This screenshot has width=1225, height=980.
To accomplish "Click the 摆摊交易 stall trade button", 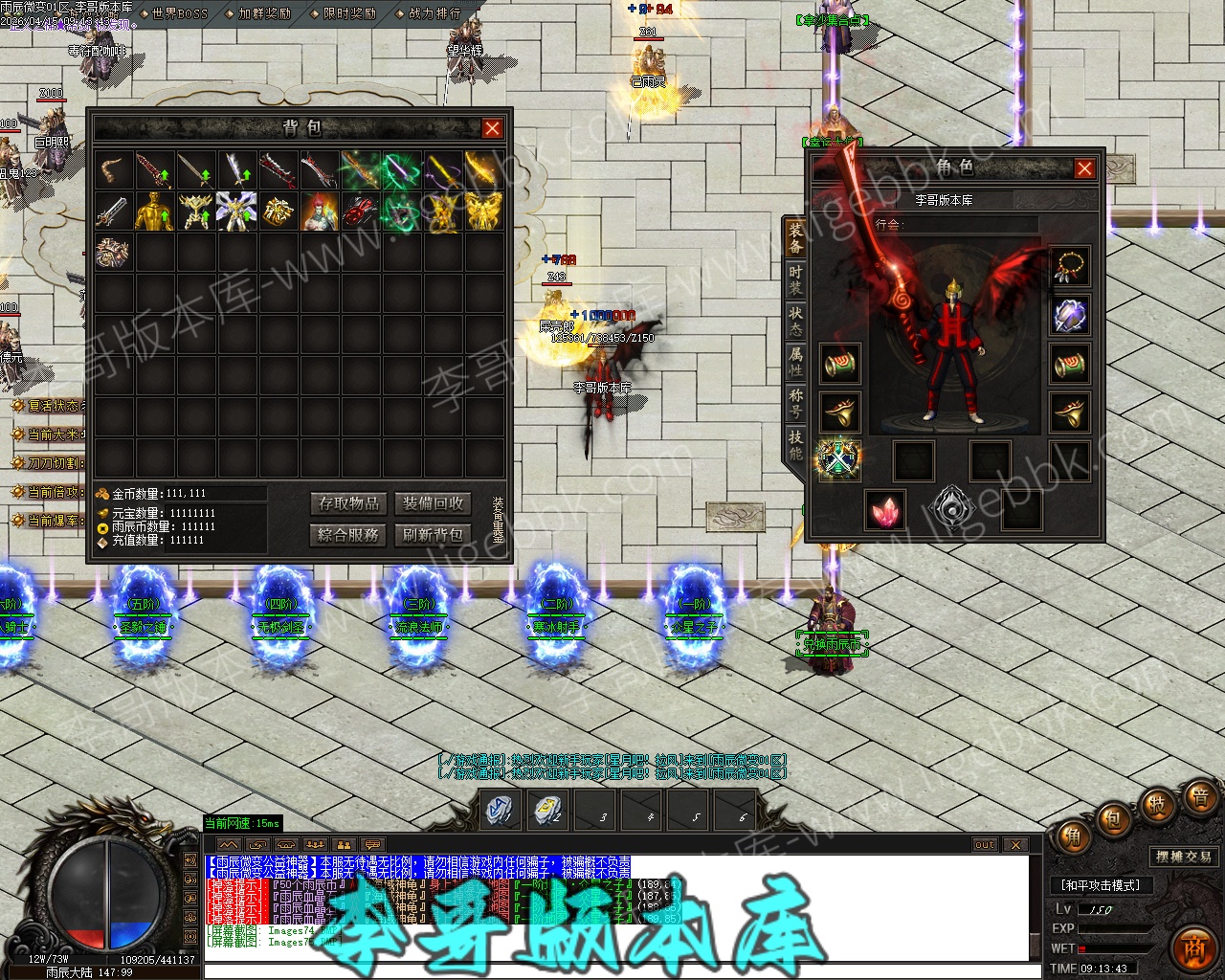I will (1184, 857).
